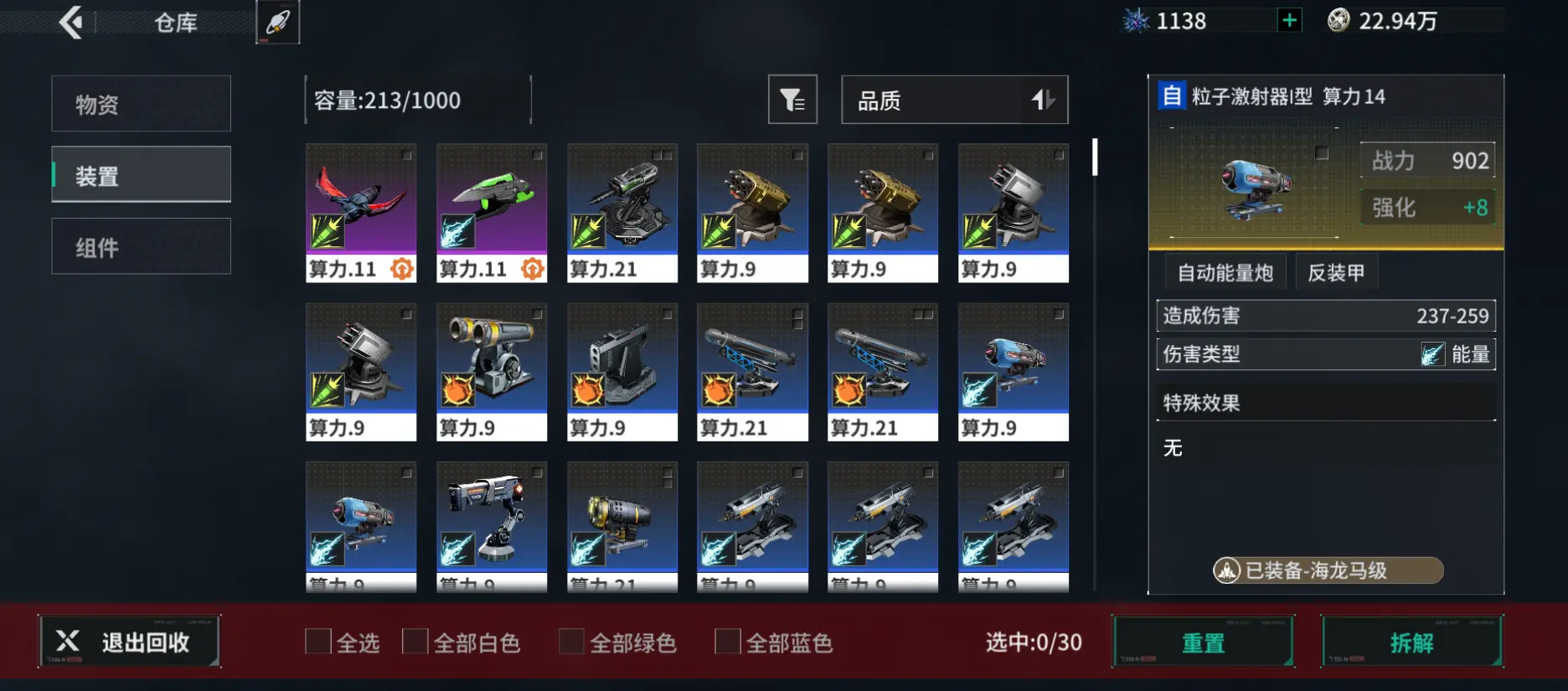The width and height of the screenshot is (1568, 691).
Task: Open the filter funnel icon
Action: [792, 100]
